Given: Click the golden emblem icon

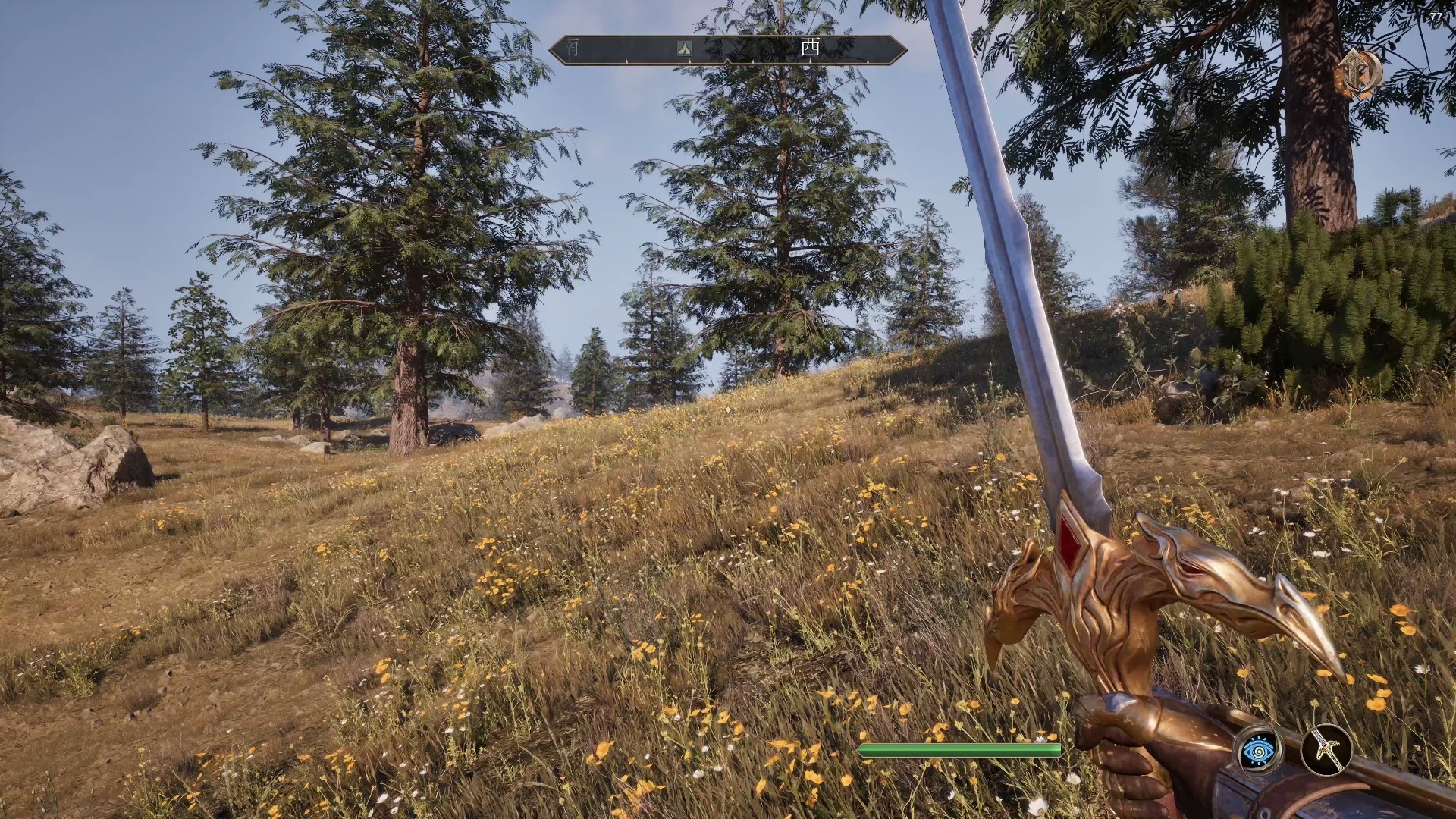Looking at the screenshot, I should (1360, 74).
